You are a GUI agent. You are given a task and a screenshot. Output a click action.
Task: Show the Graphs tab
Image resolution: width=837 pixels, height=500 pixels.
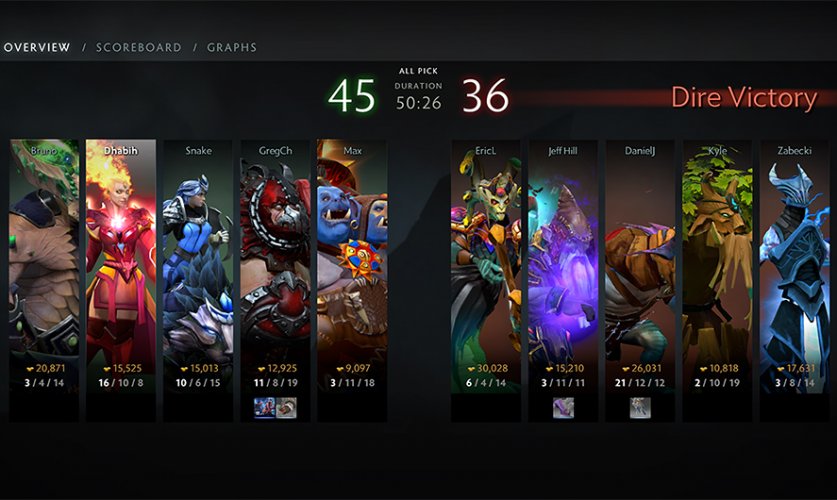click(x=231, y=47)
